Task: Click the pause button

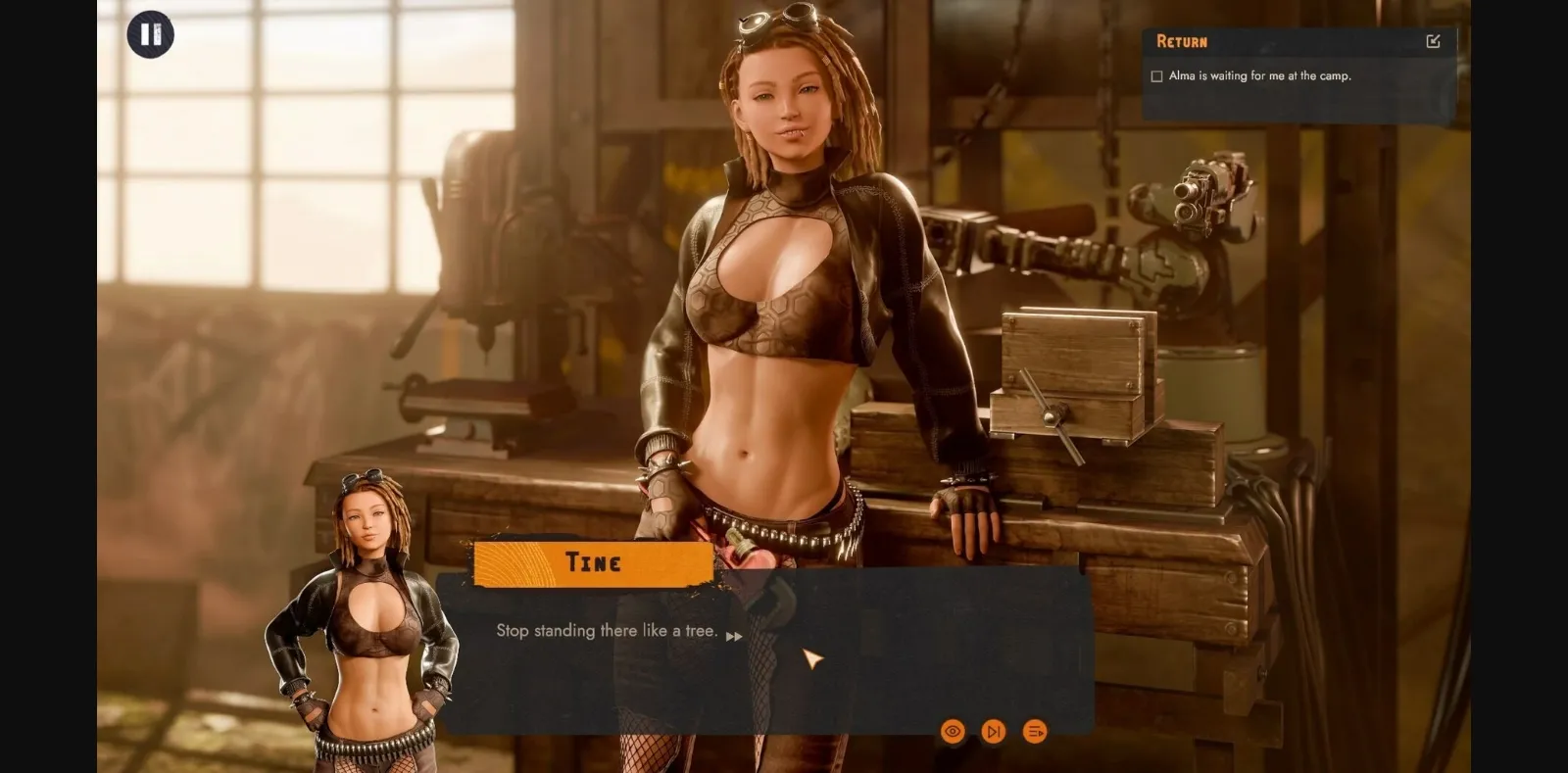Action: (x=150, y=35)
